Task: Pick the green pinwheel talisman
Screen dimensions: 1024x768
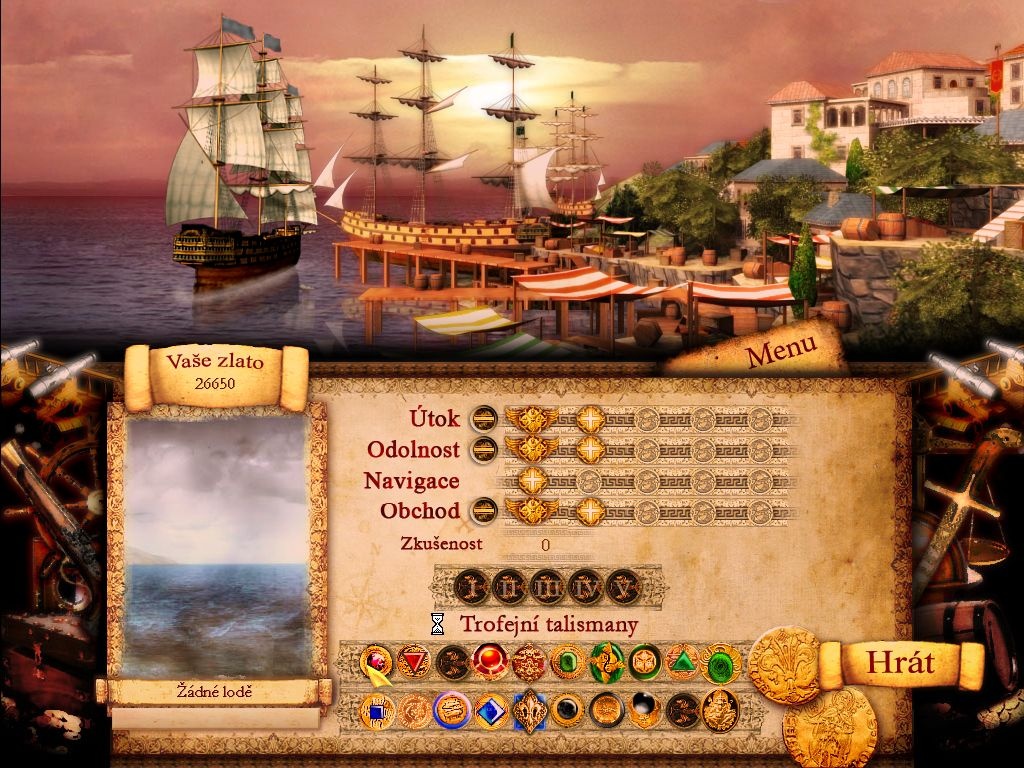Action: pyautogui.click(x=605, y=662)
